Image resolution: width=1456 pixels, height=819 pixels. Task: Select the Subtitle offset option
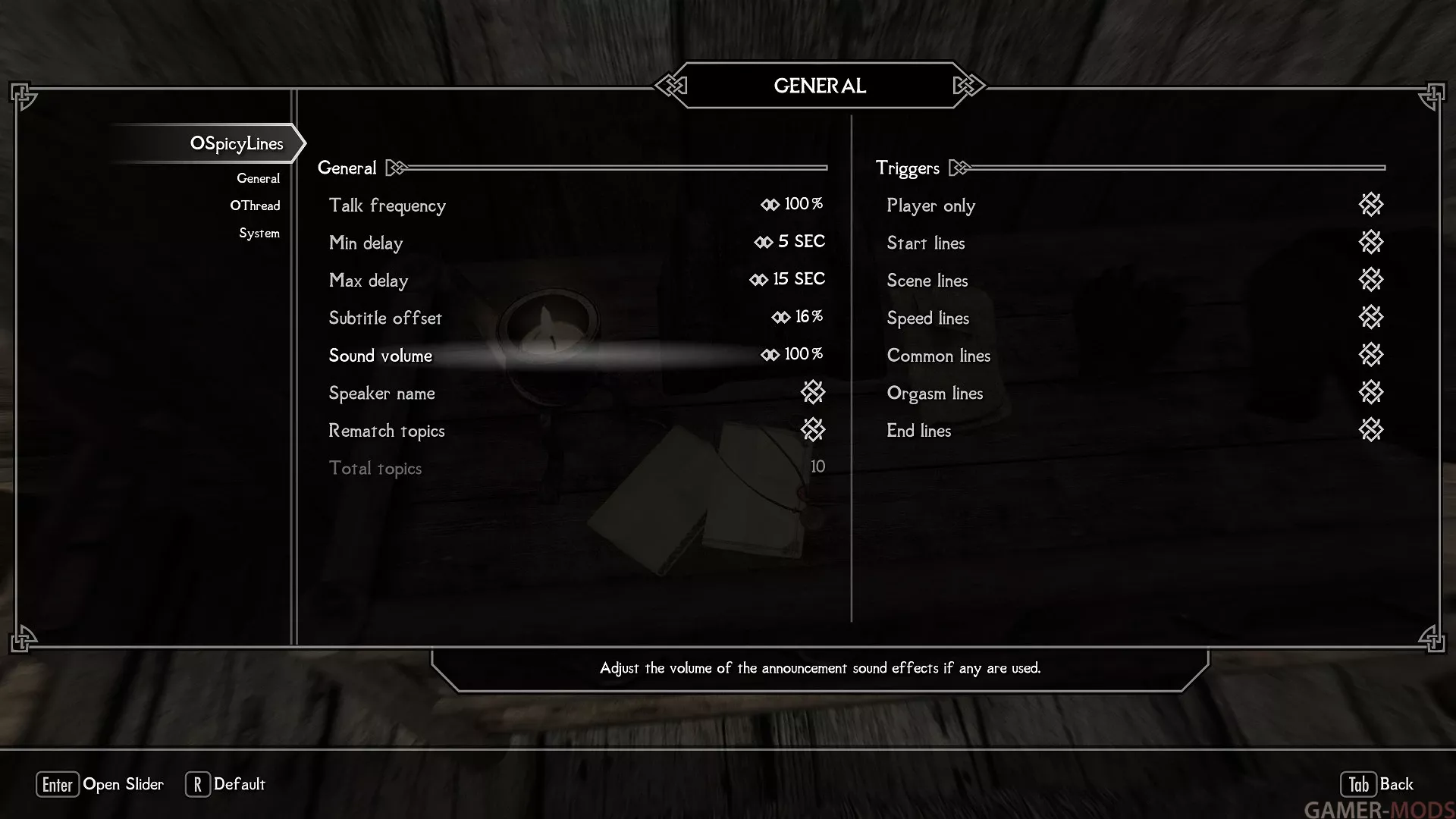(x=576, y=318)
